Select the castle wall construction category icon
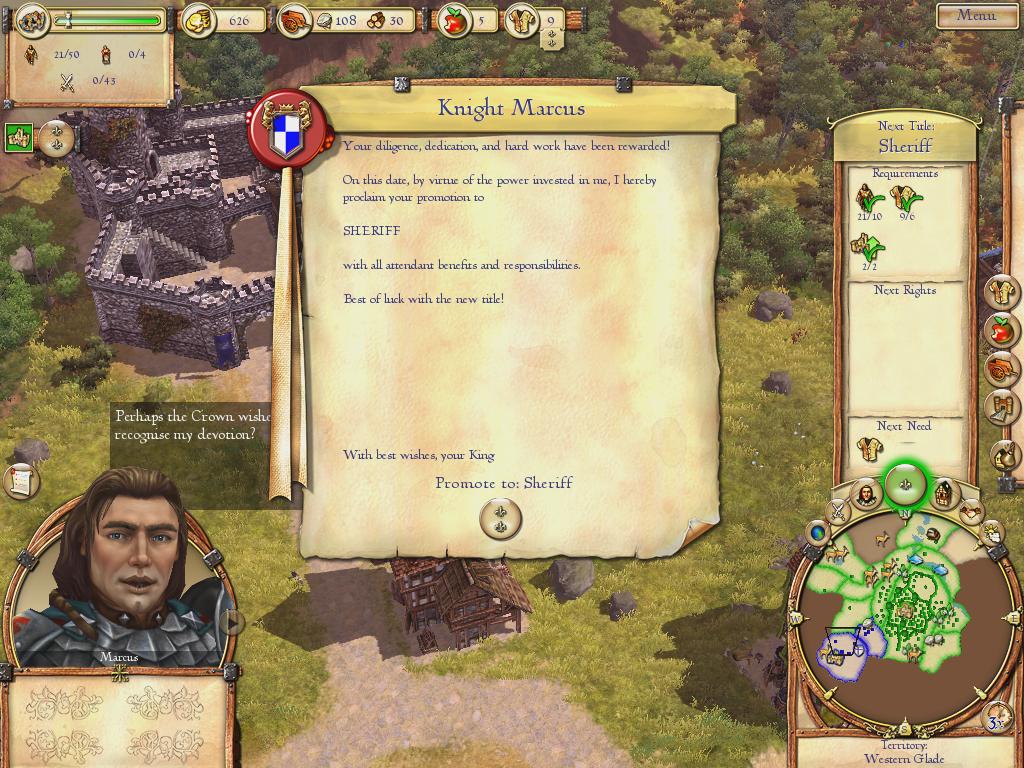 (x=1003, y=407)
